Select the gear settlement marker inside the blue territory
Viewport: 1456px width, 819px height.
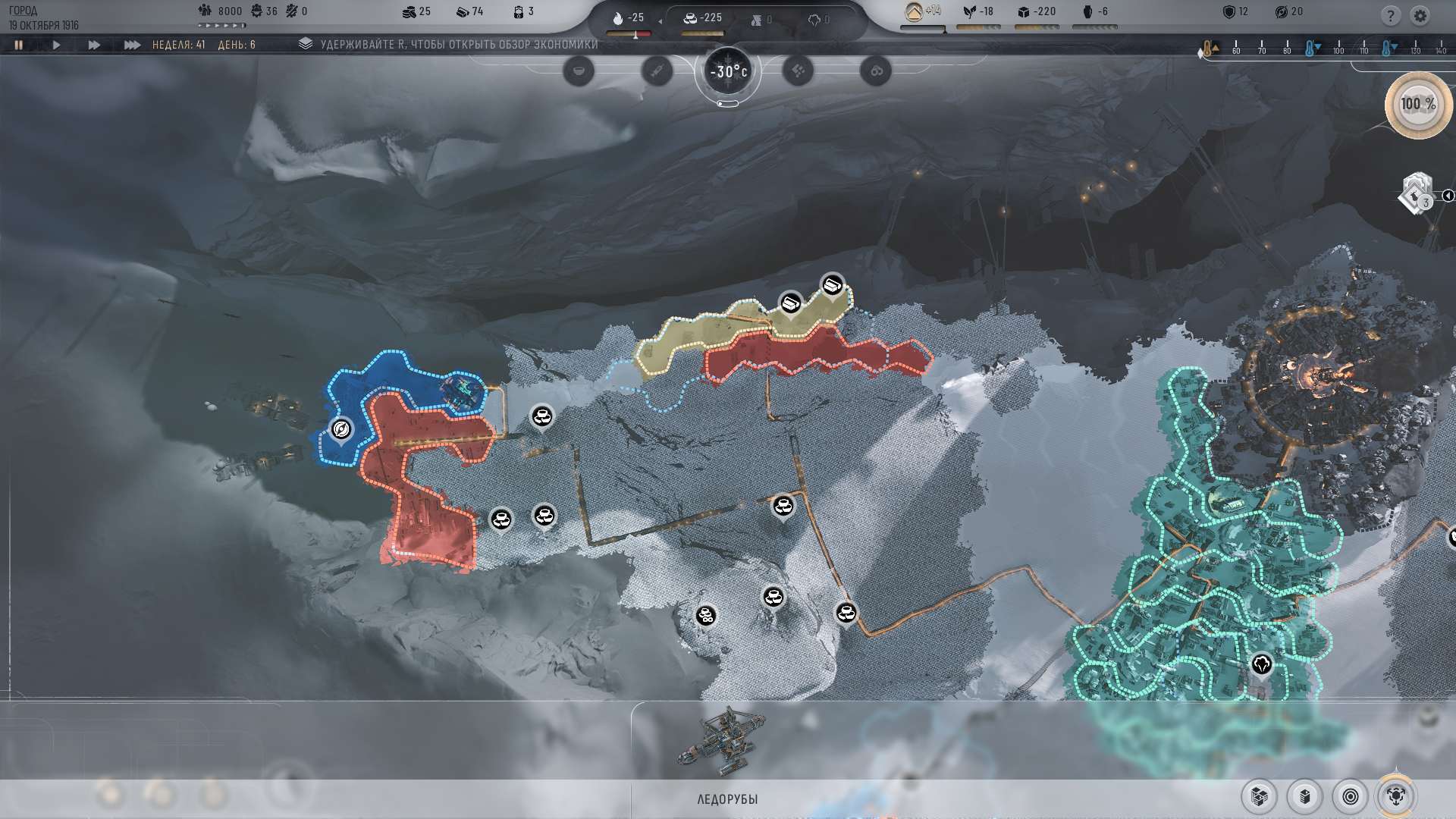342,429
